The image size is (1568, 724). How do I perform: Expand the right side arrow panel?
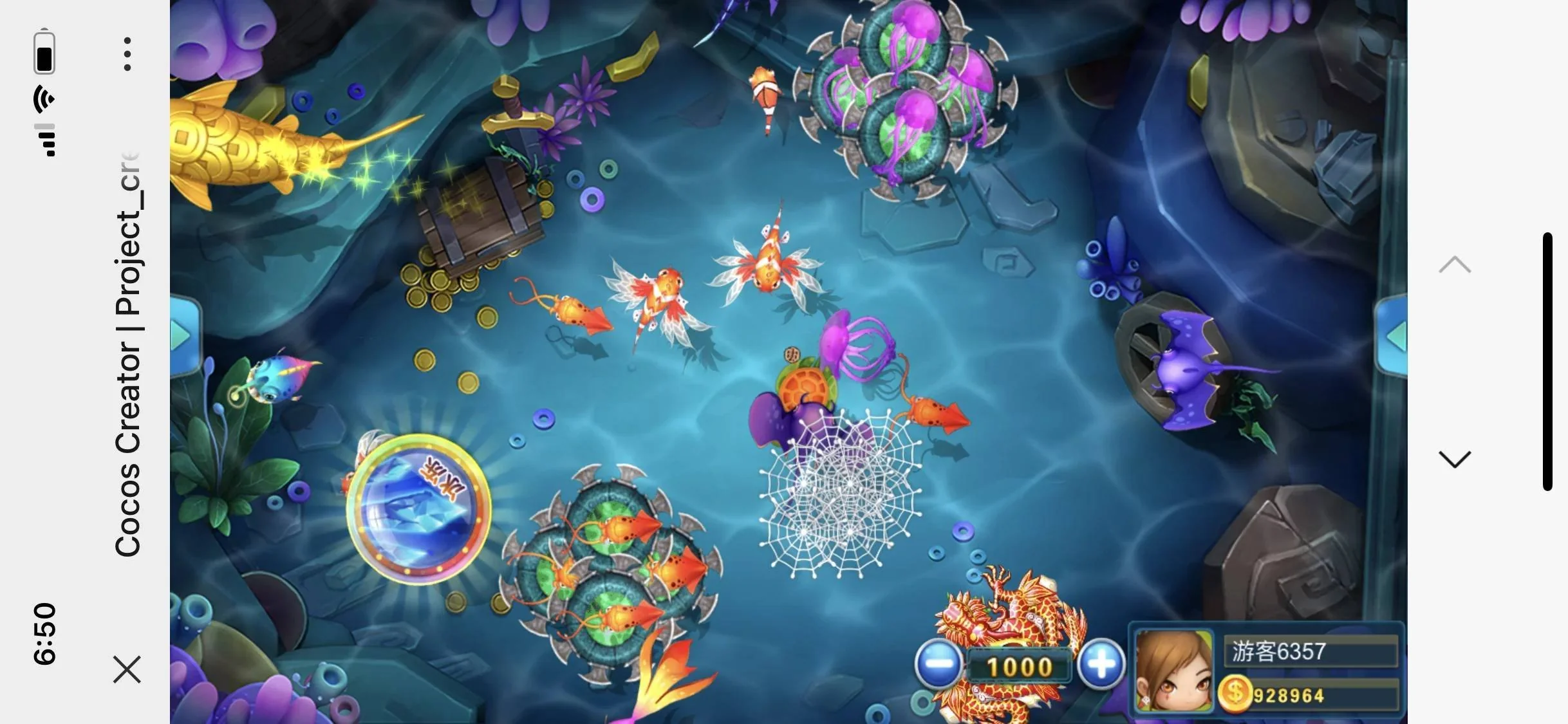[1394, 335]
